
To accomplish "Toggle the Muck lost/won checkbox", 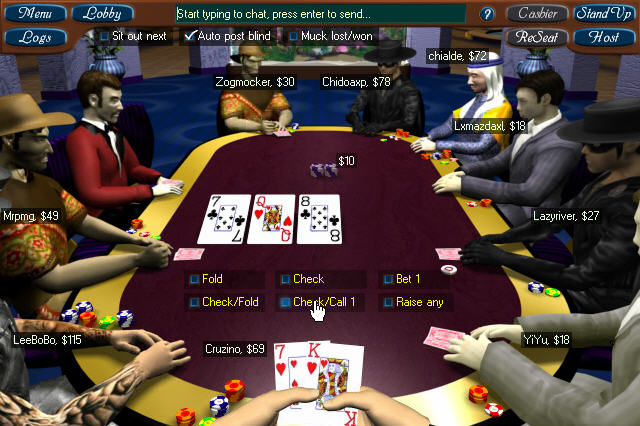I will tap(293, 36).
